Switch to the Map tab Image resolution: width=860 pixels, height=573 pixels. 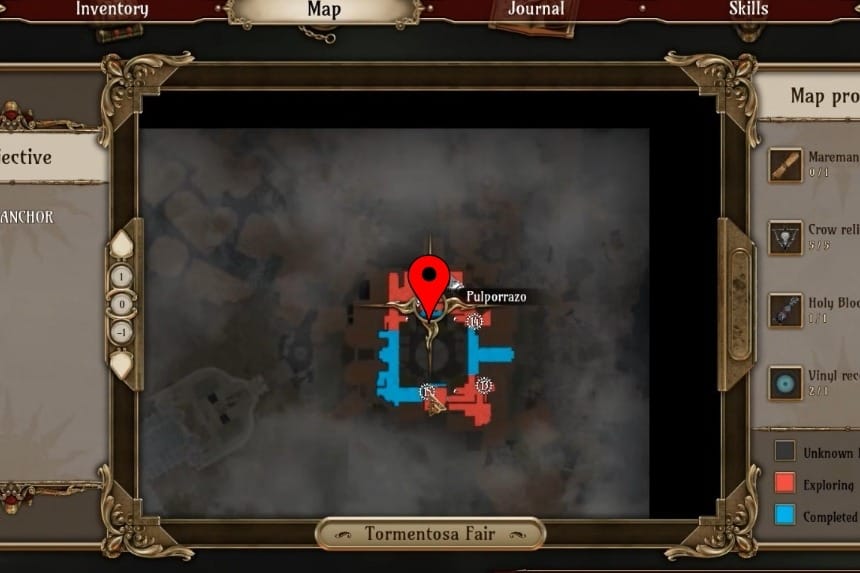(323, 10)
